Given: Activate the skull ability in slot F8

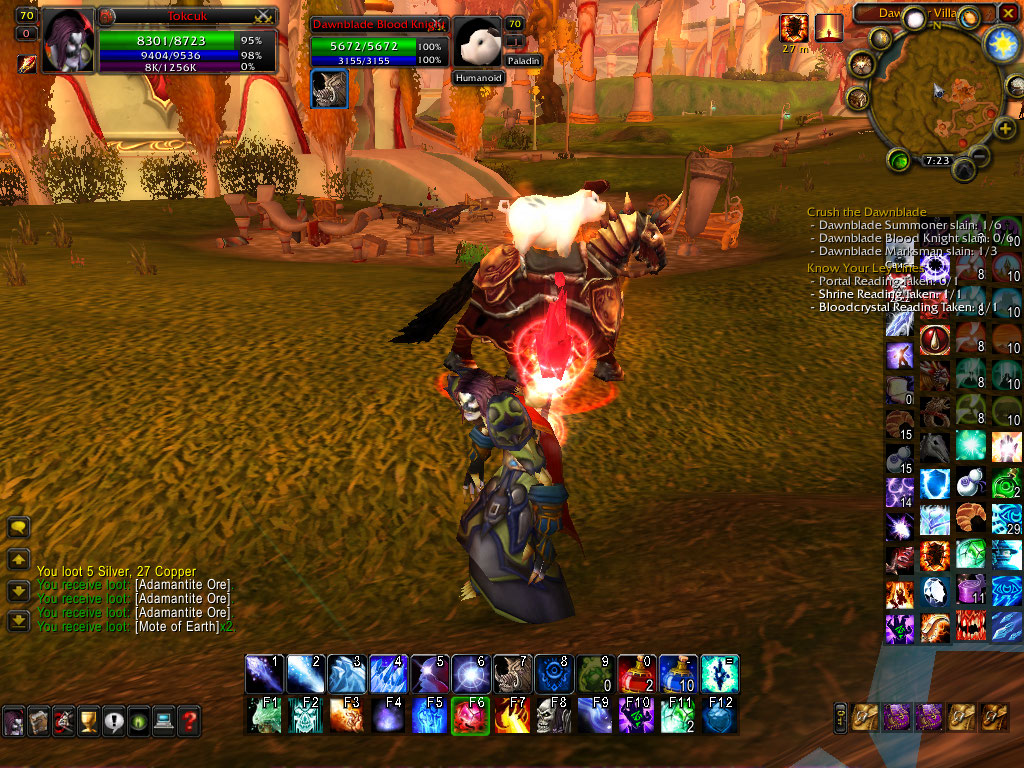Looking at the screenshot, I should tap(554, 716).
